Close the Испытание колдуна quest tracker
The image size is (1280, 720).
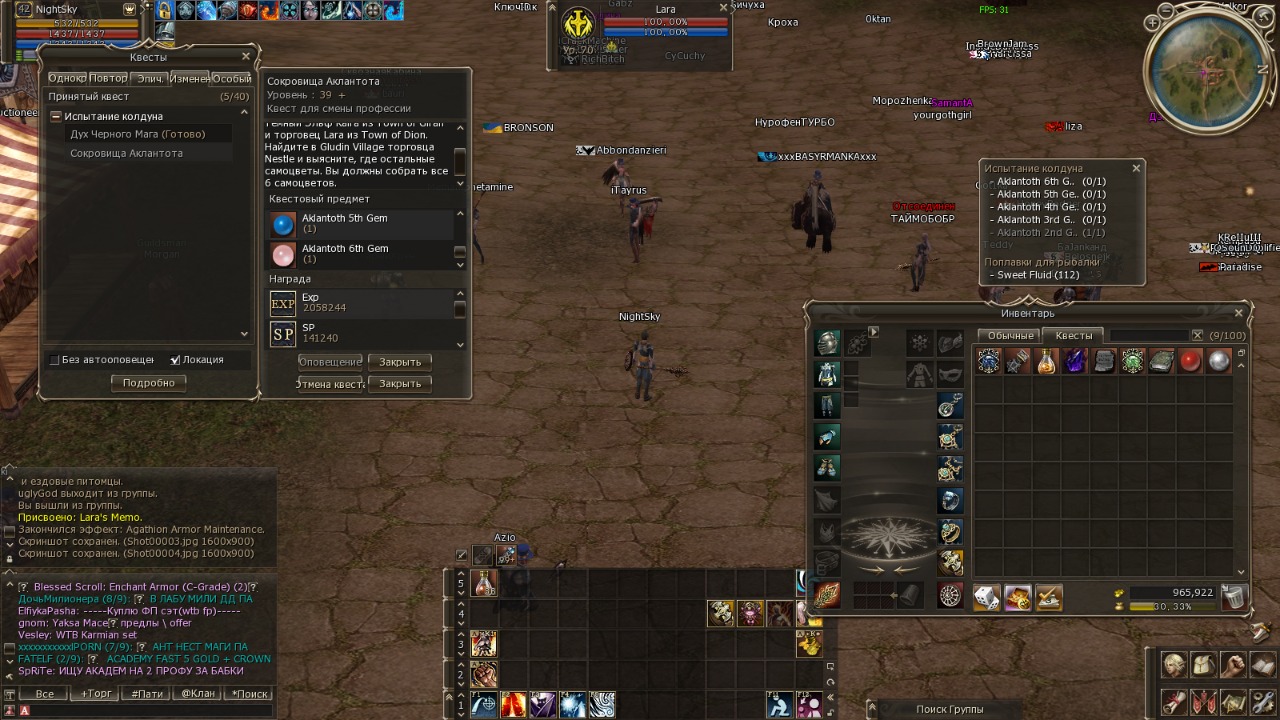coord(1136,168)
